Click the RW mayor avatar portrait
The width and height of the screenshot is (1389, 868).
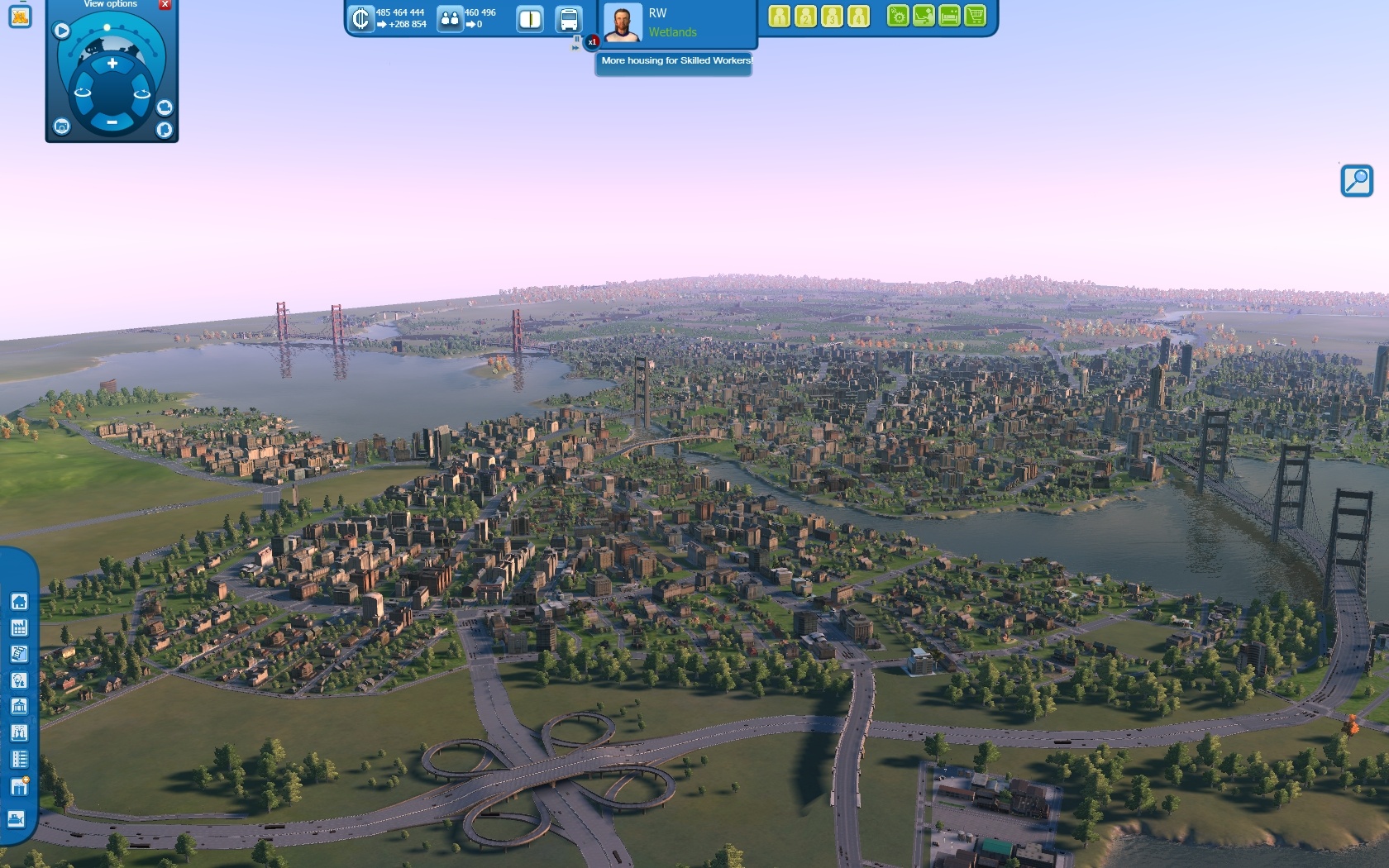tap(623, 22)
